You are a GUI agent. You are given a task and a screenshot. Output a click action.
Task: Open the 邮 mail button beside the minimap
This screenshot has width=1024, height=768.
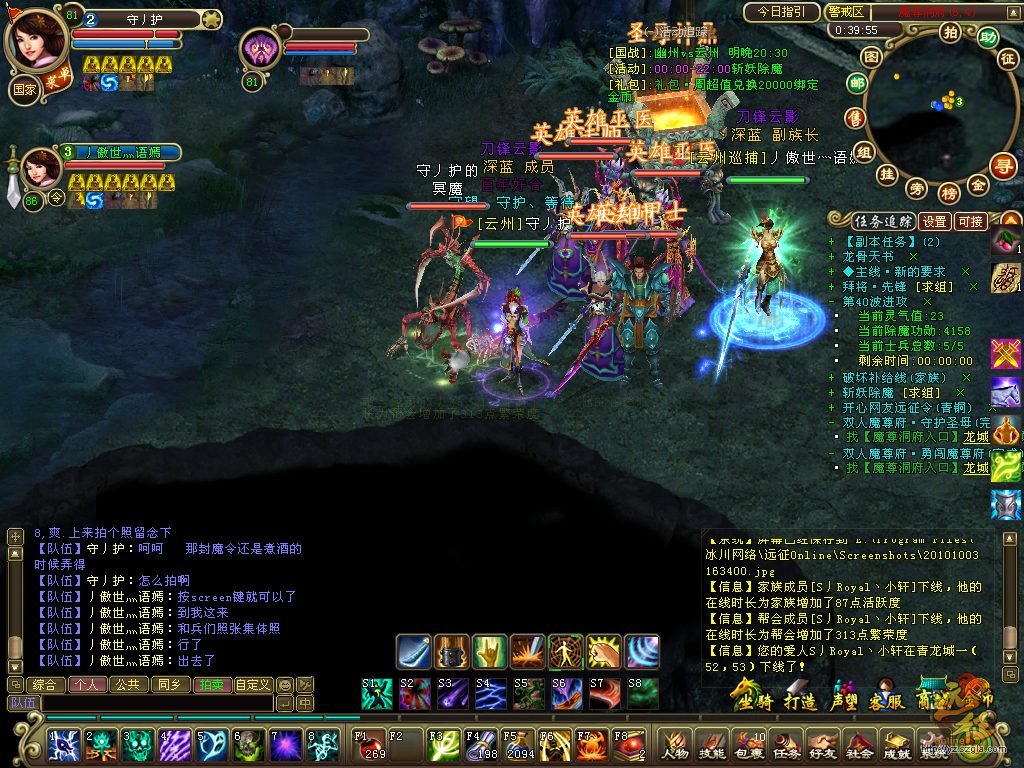pos(856,84)
